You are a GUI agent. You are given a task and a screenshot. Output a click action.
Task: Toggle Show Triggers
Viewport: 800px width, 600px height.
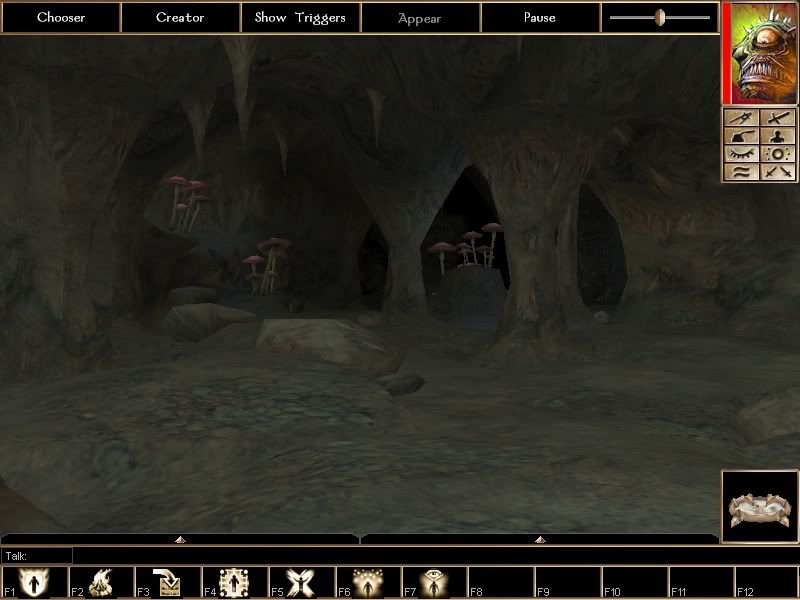point(300,17)
